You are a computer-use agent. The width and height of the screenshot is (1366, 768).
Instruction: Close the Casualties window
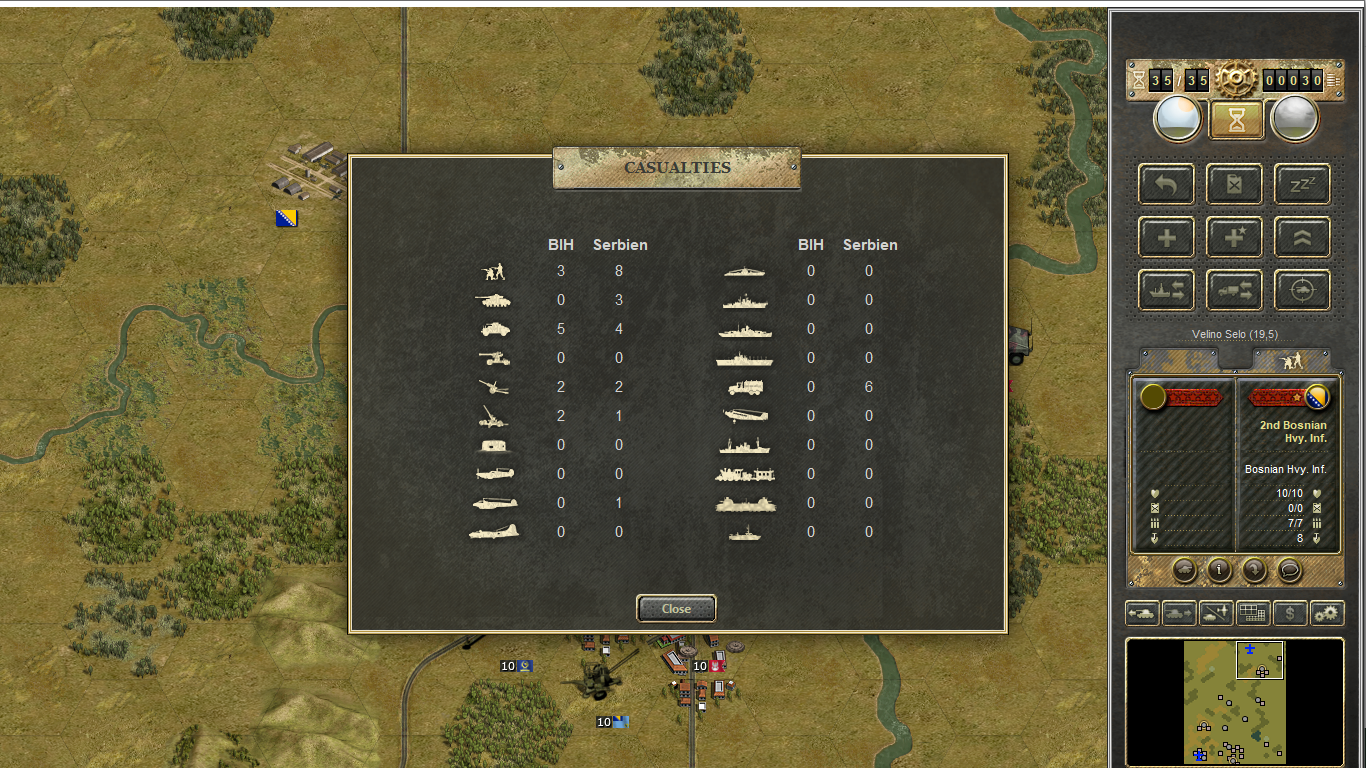tap(676, 608)
